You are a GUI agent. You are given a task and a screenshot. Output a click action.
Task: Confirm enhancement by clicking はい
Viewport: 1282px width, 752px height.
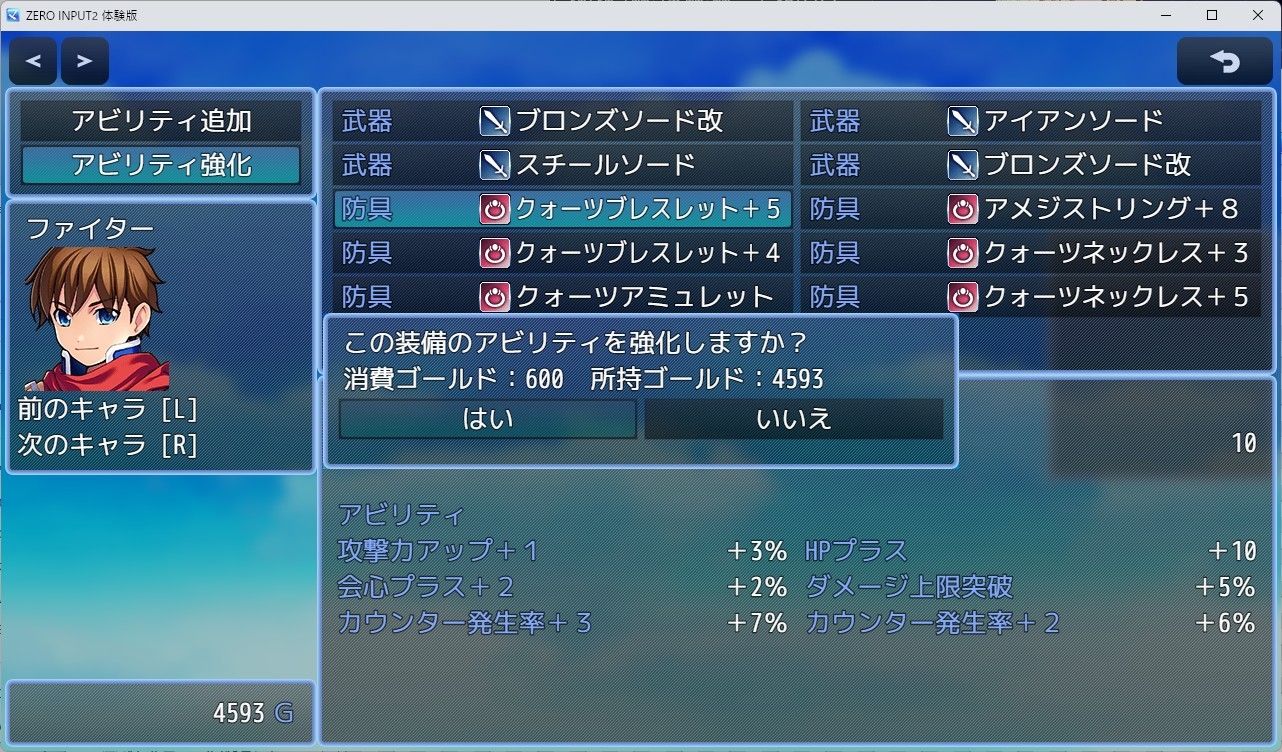coord(487,419)
